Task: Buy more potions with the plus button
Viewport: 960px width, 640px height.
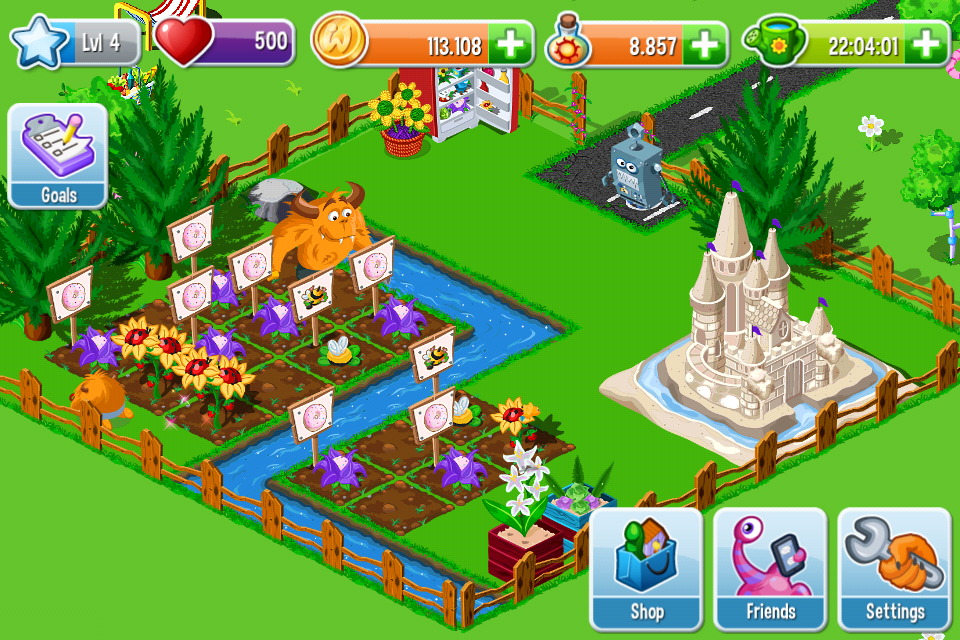Action: click(704, 44)
